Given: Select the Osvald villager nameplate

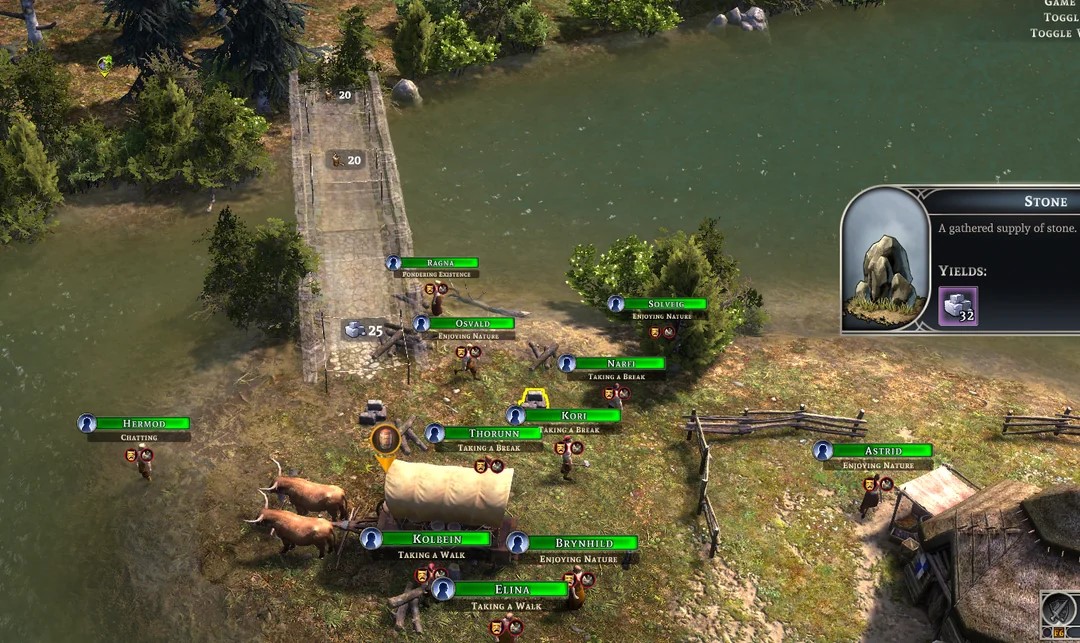Looking at the screenshot, I should [472, 324].
